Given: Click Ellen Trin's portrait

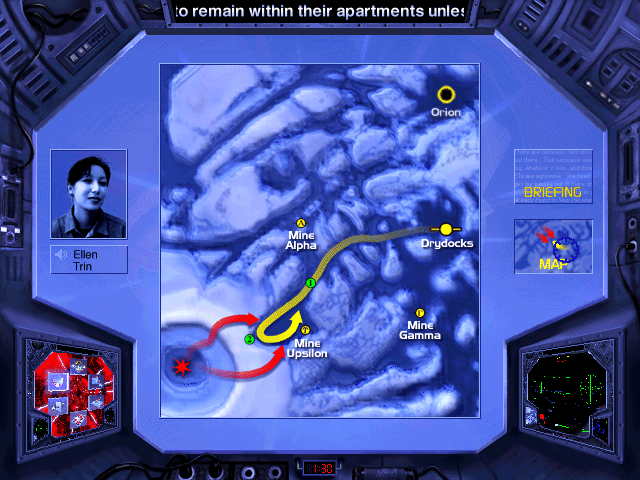Looking at the screenshot, I should [x=88, y=196].
